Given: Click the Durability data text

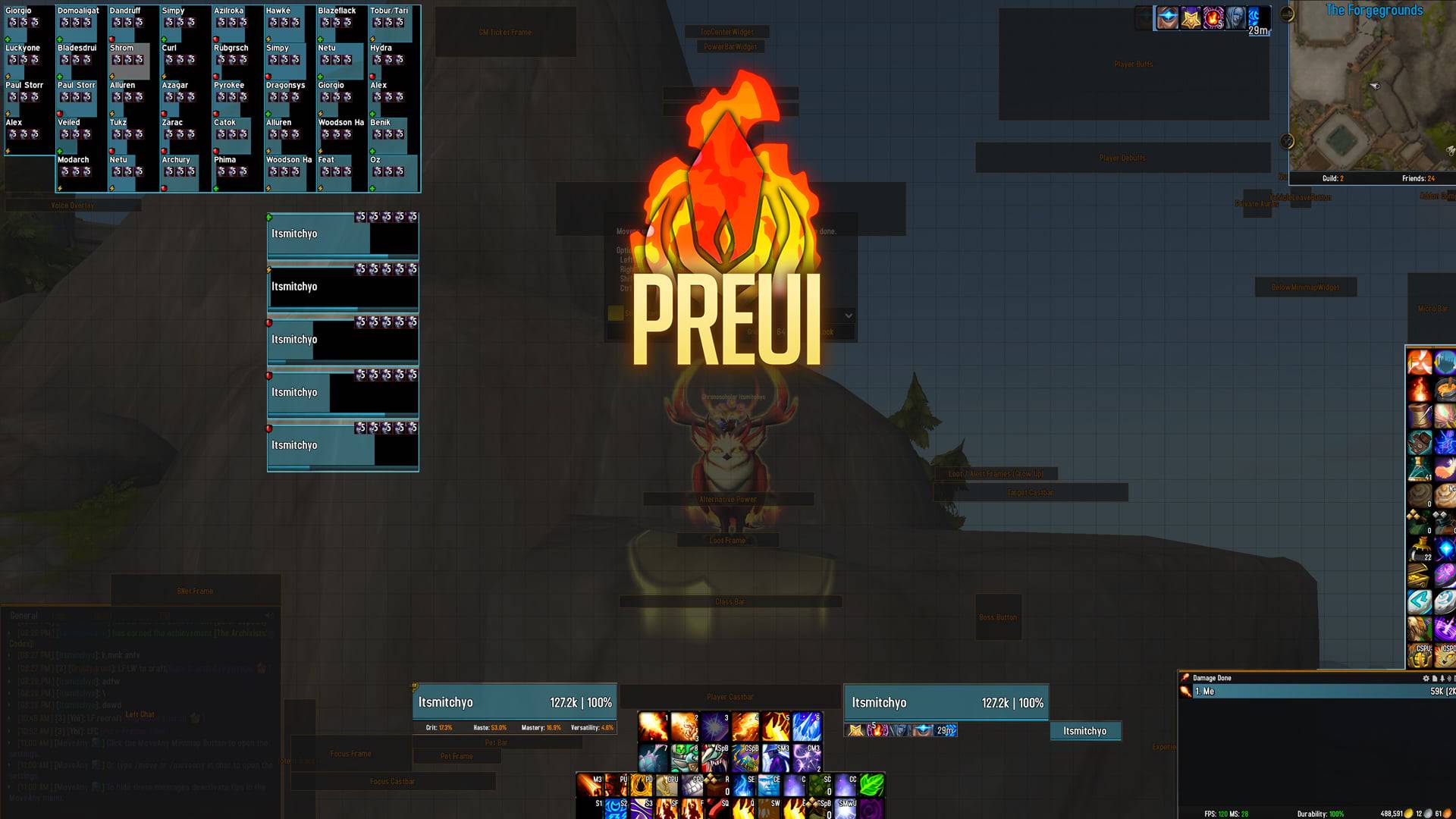Looking at the screenshot, I should [1320, 814].
